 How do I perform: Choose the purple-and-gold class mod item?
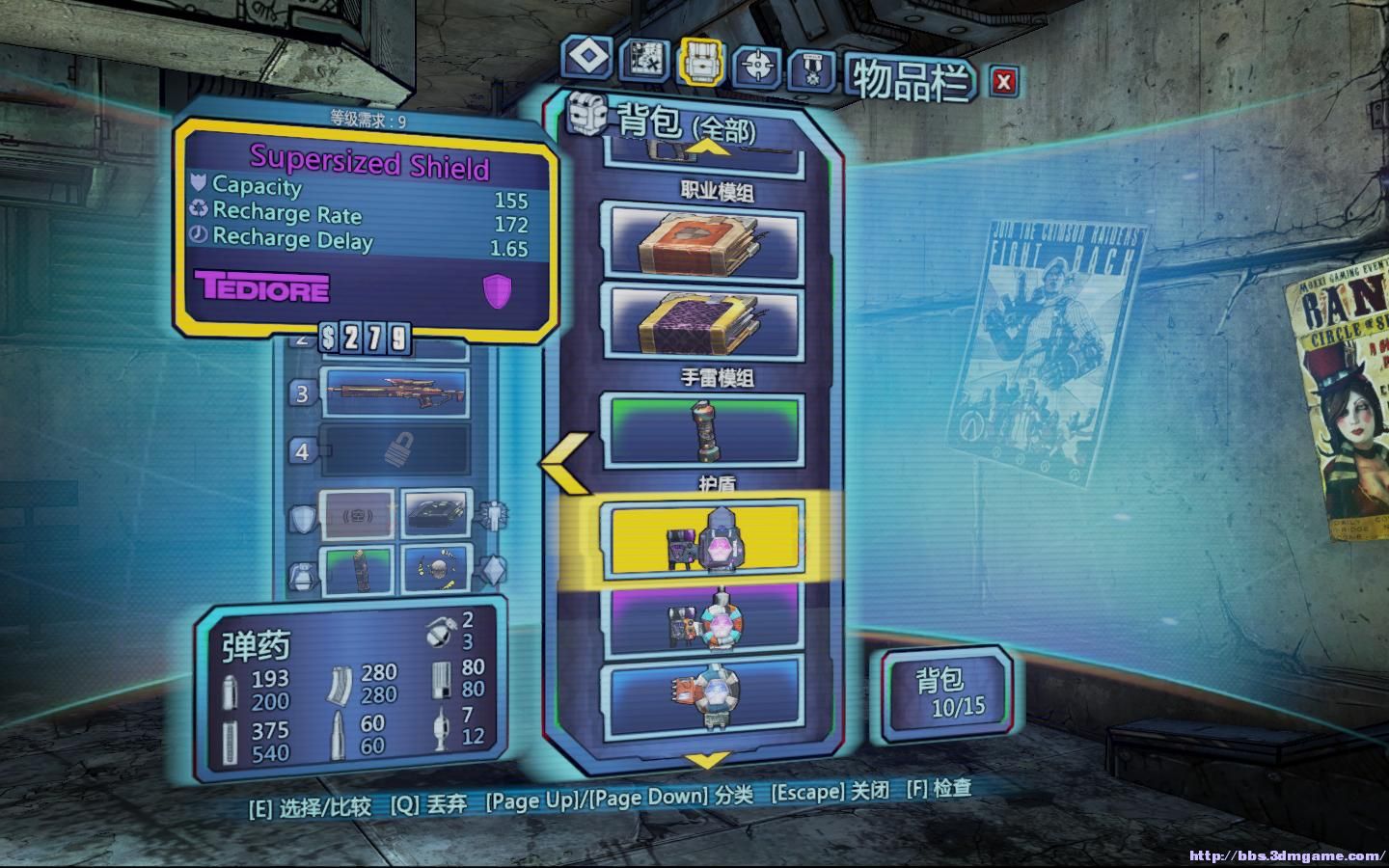click(702, 318)
